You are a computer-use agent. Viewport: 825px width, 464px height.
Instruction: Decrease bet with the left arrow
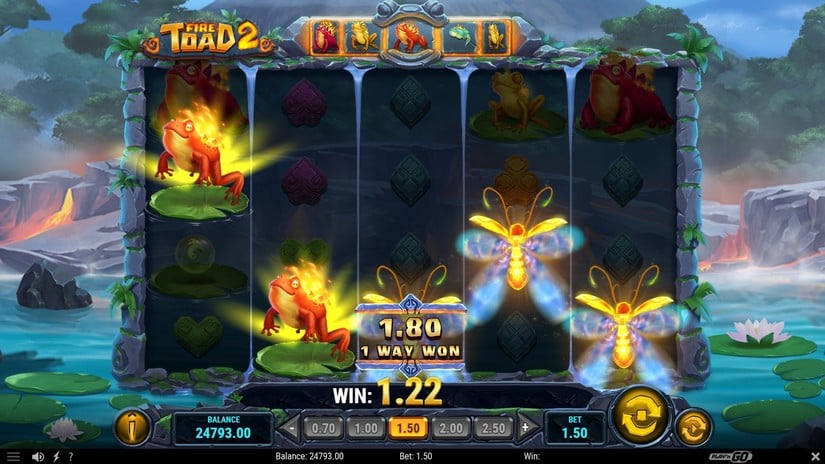point(293,428)
